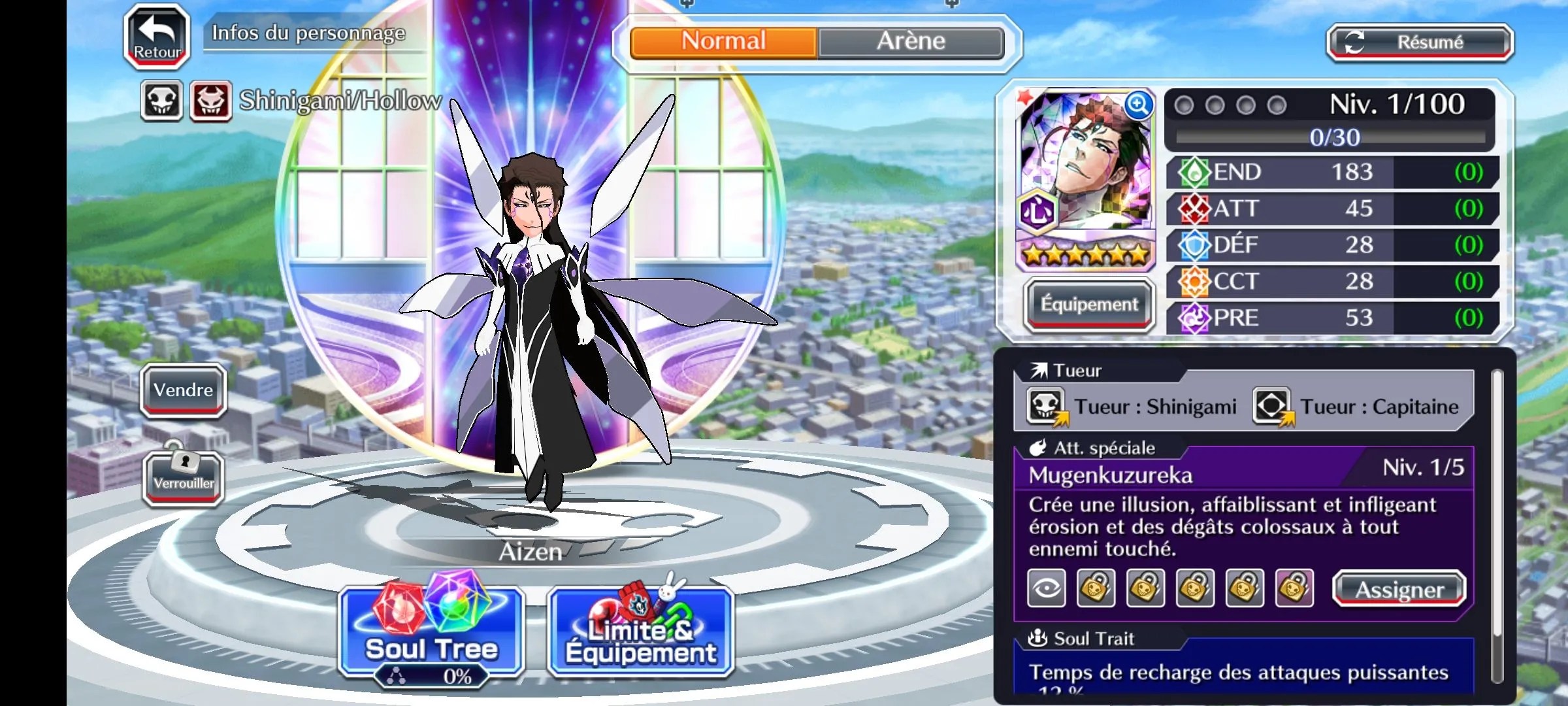Go back with the Retour button

[157, 37]
